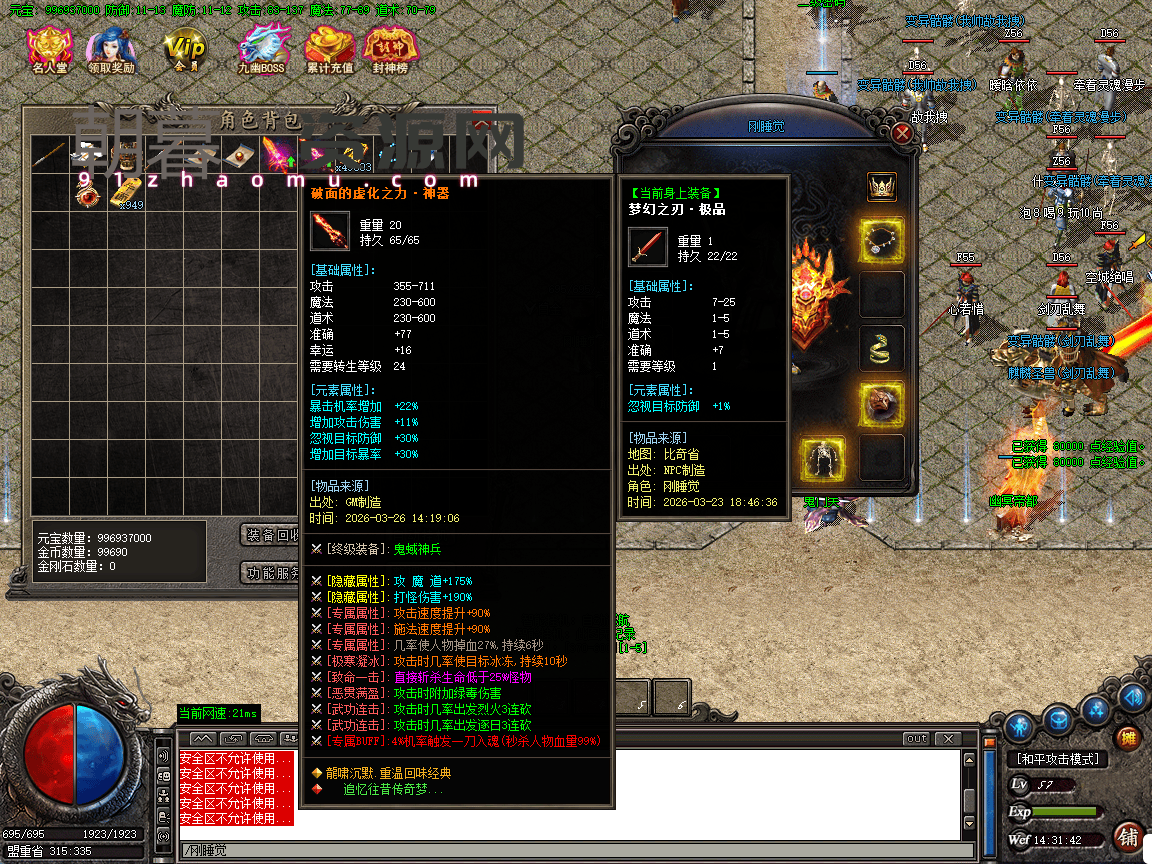Select the crown icon in equipment panel
This screenshot has width=1152, height=864.
881,187
